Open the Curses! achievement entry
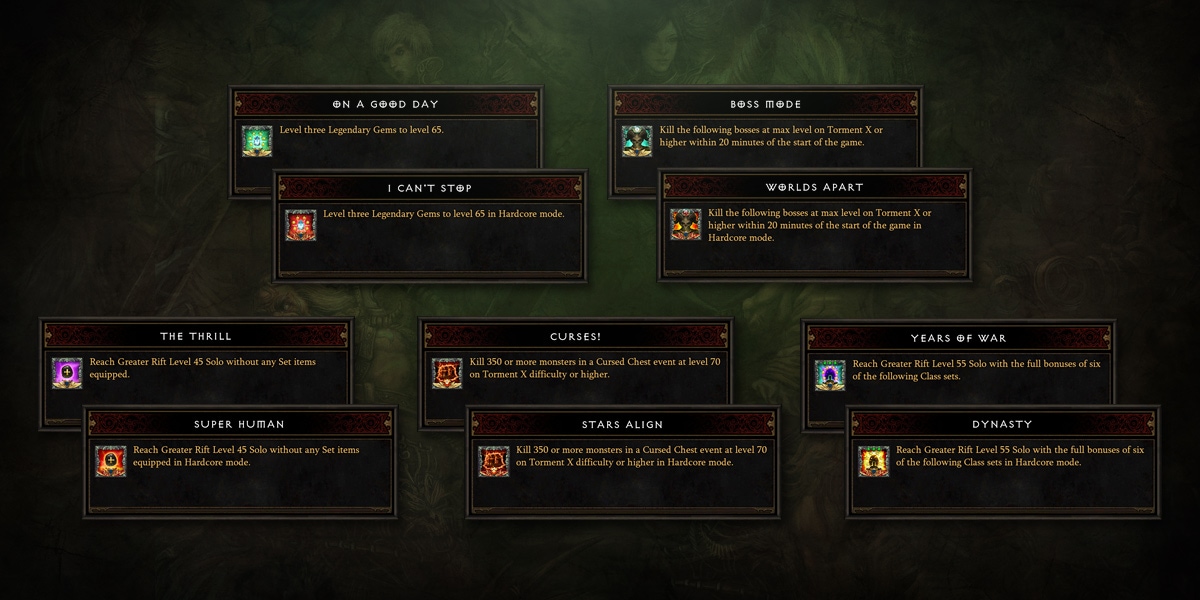 [x=575, y=336]
